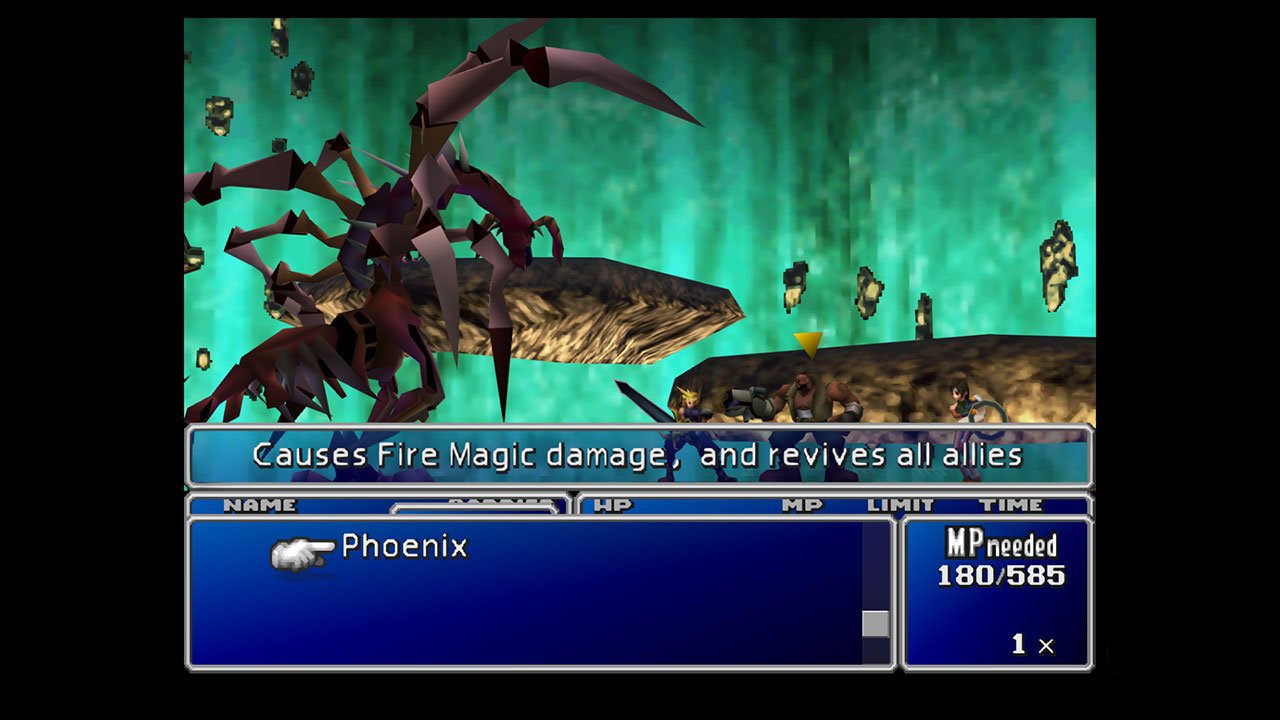
Task: Click the yellow targeting triangle above Barret
Action: 807,344
